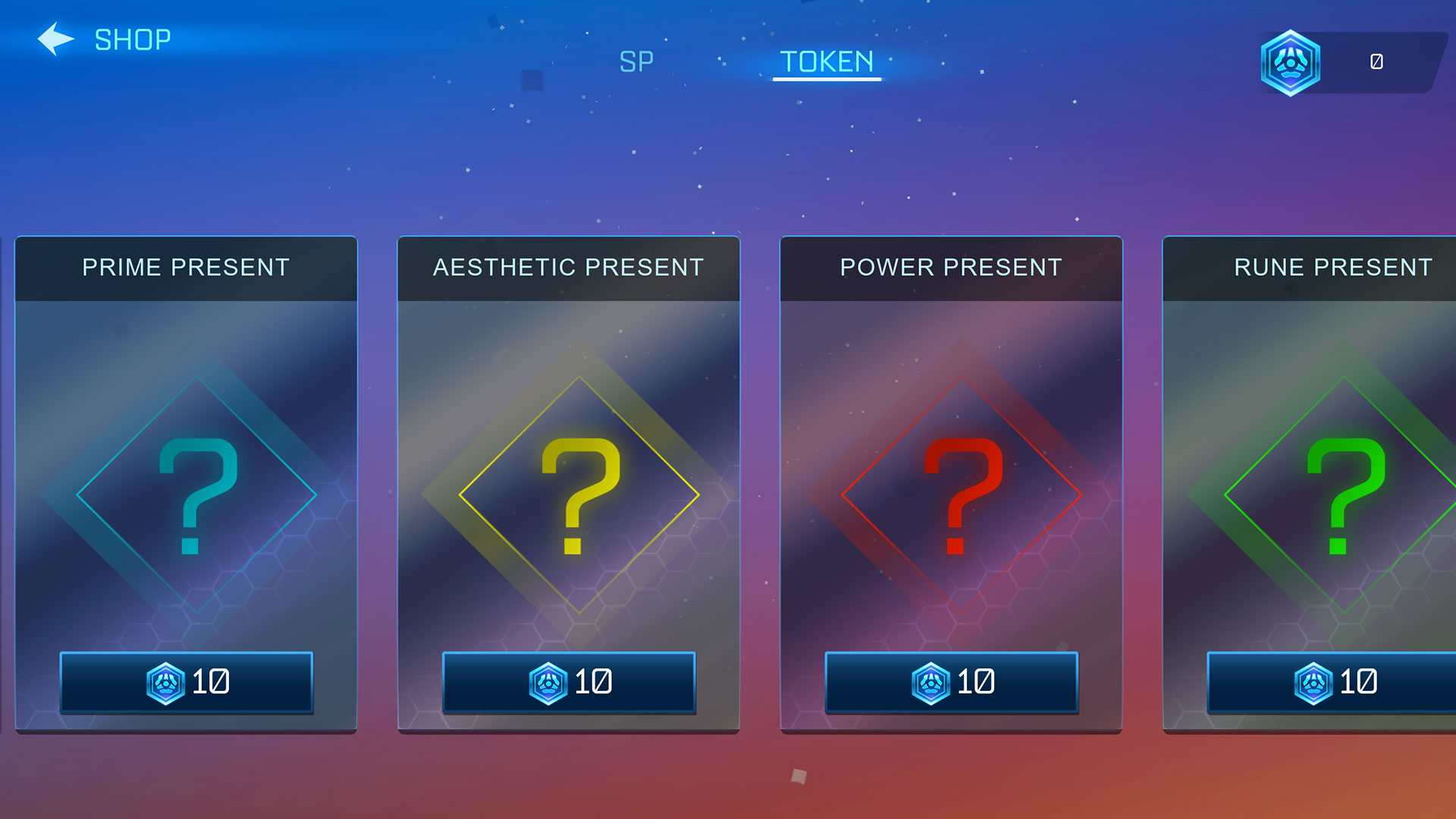
Task: Open the red question mark Power Present card
Action: 962,494
